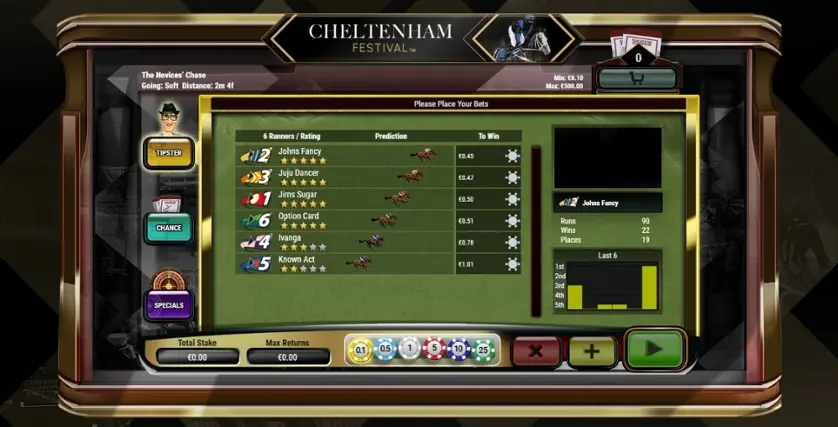Switch to the Chance section

(169, 228)
